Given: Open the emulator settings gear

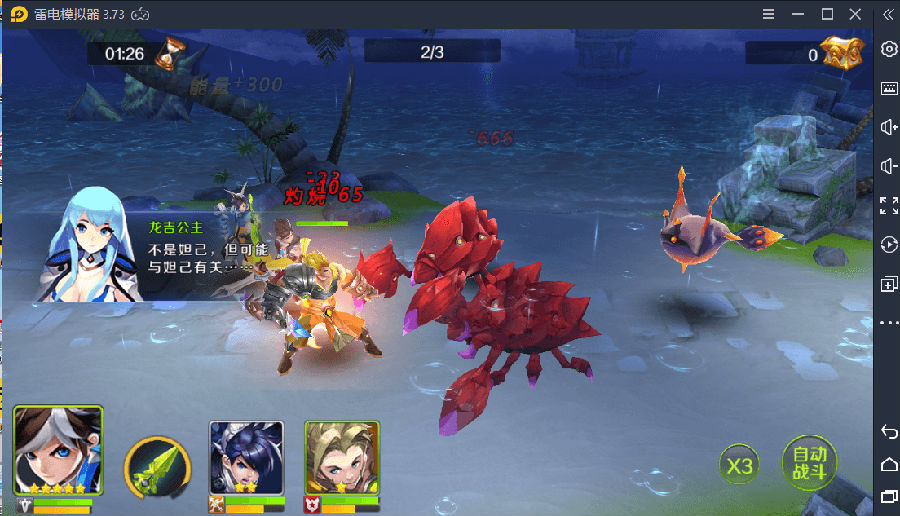Looking at the screenshot, I should (888, 49).
